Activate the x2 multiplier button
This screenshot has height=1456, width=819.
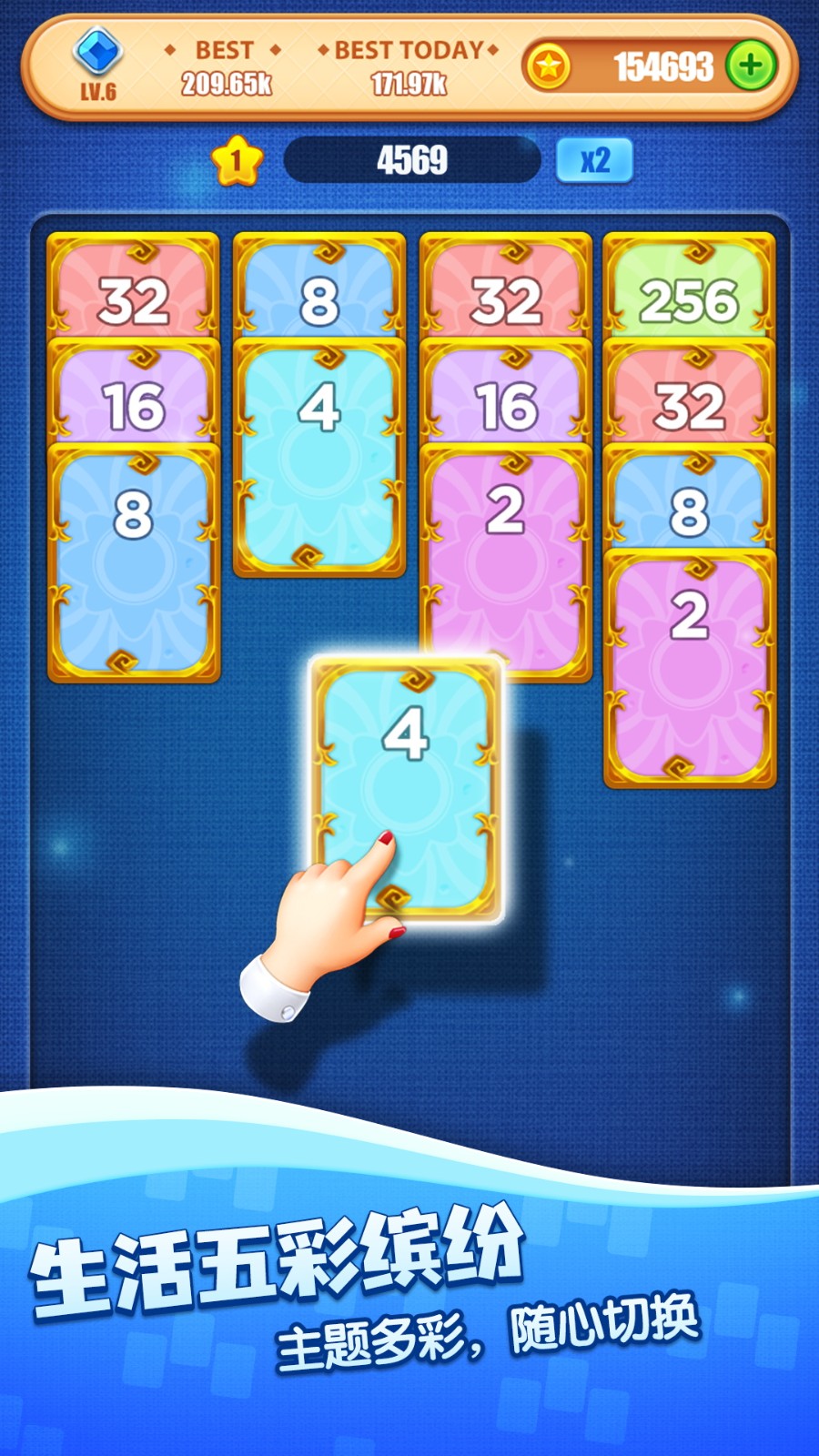594,160
